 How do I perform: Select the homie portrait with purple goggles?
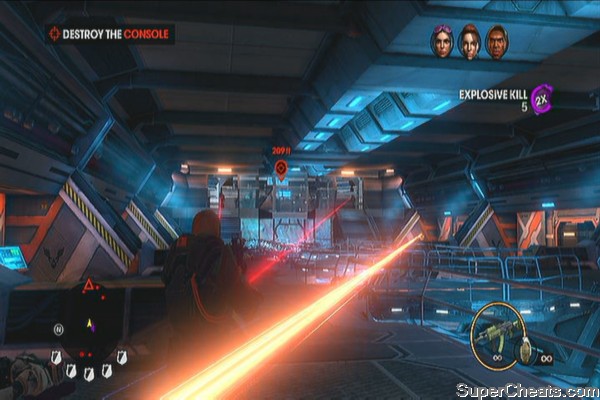pyautogui.click(x=442, y=42)
